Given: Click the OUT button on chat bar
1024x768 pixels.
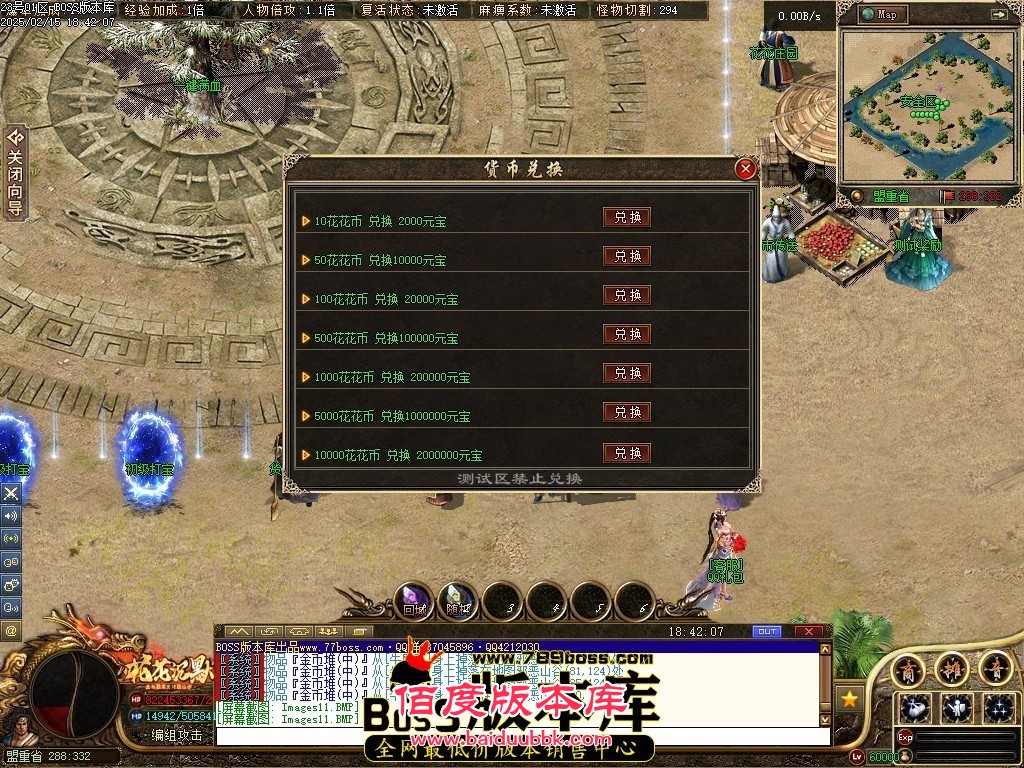Looking at the screenshot, I should [767, 632].
